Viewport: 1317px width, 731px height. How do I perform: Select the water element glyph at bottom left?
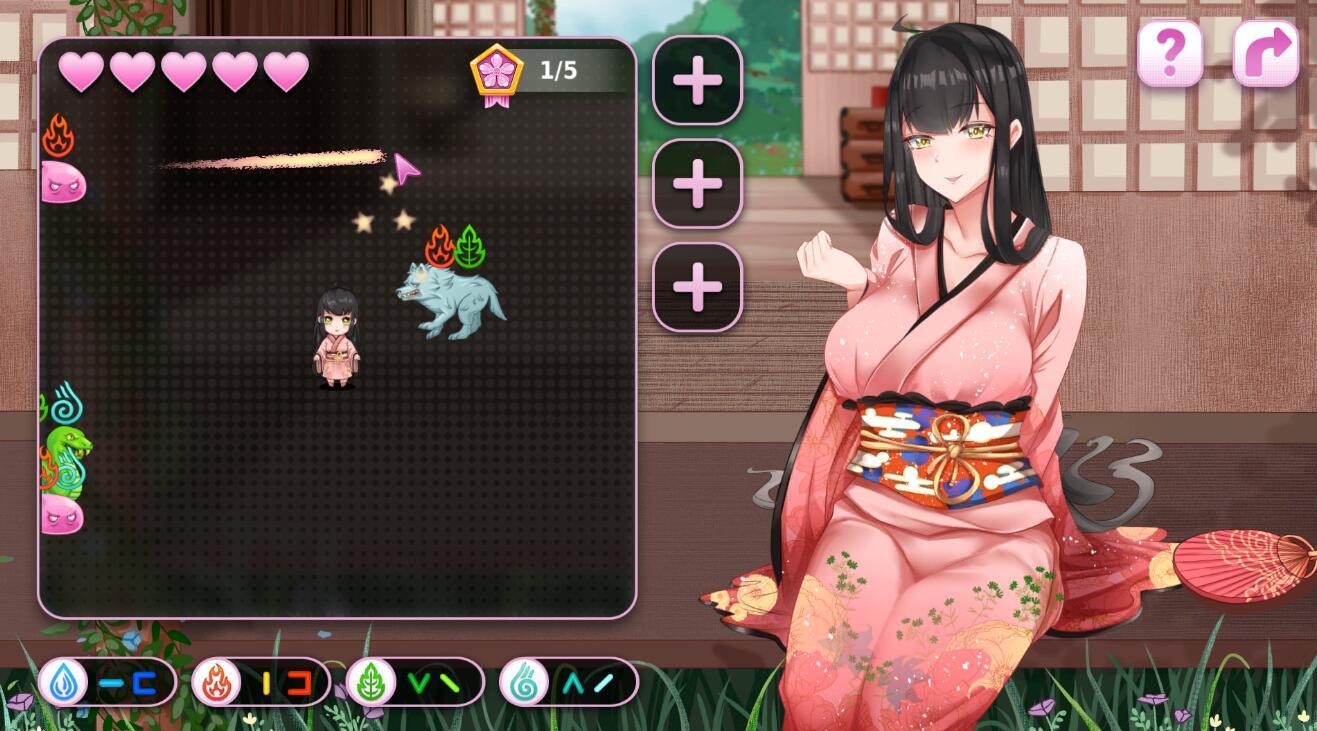pos(62,682)
